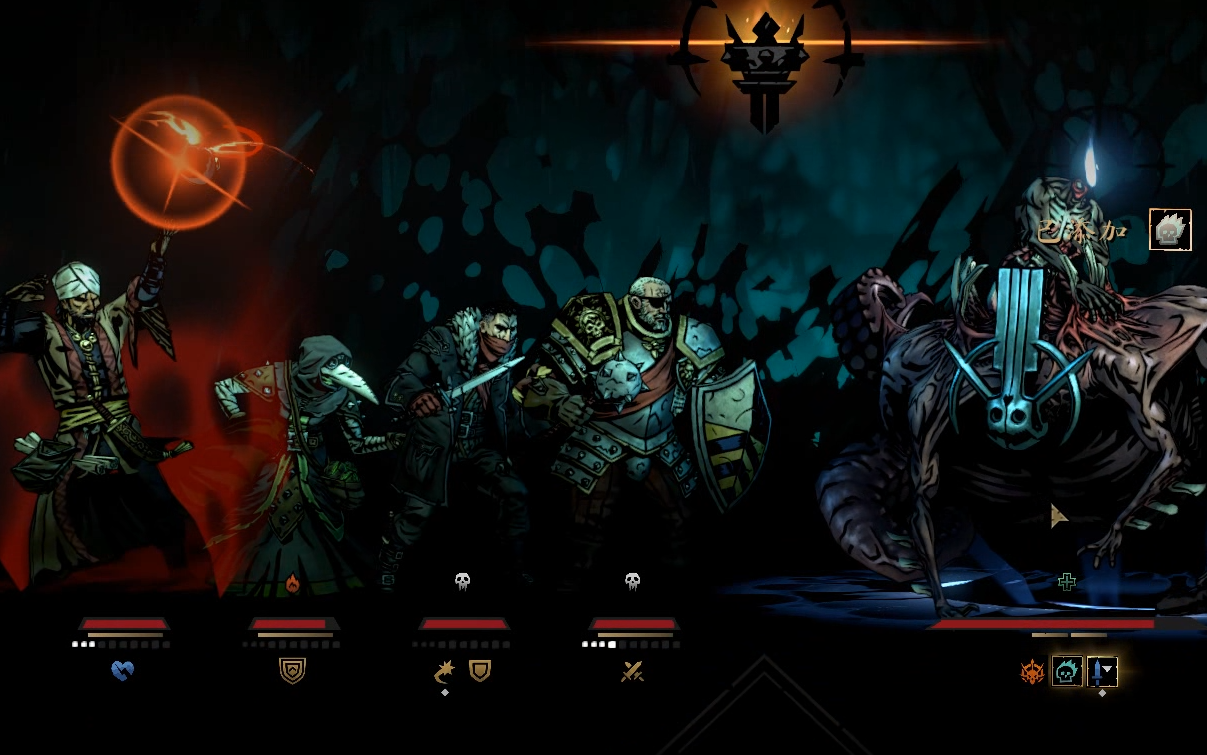
Task: Inspect the blue cracked heart status icon
Action: 123,671
